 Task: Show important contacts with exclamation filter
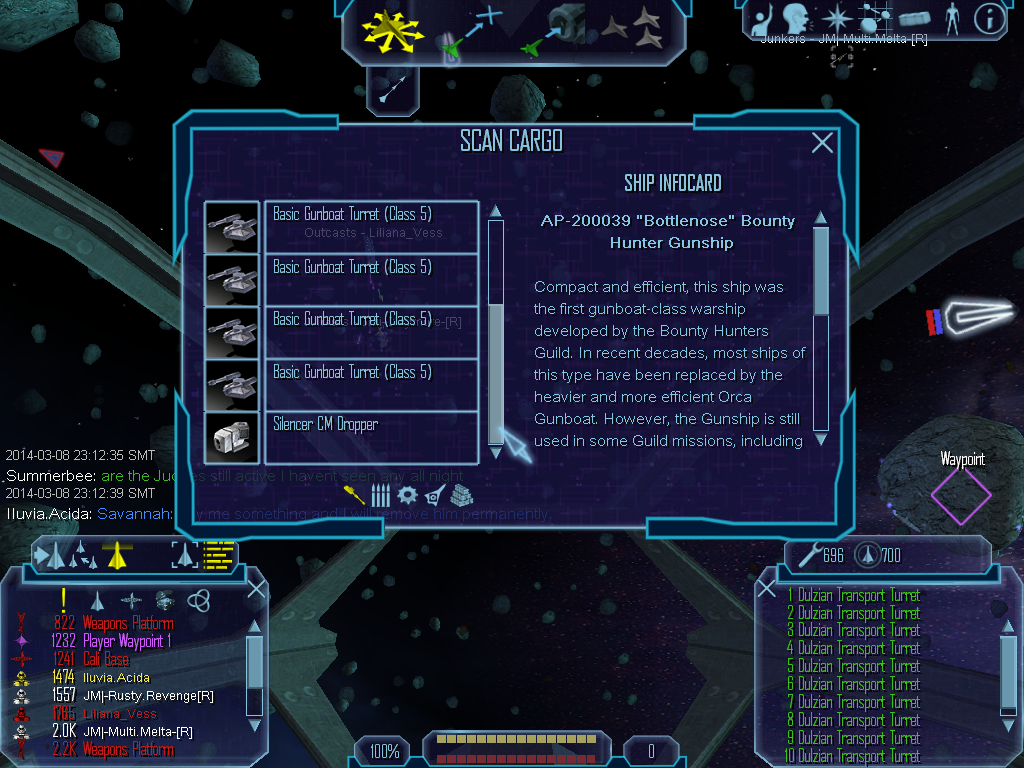63,599
